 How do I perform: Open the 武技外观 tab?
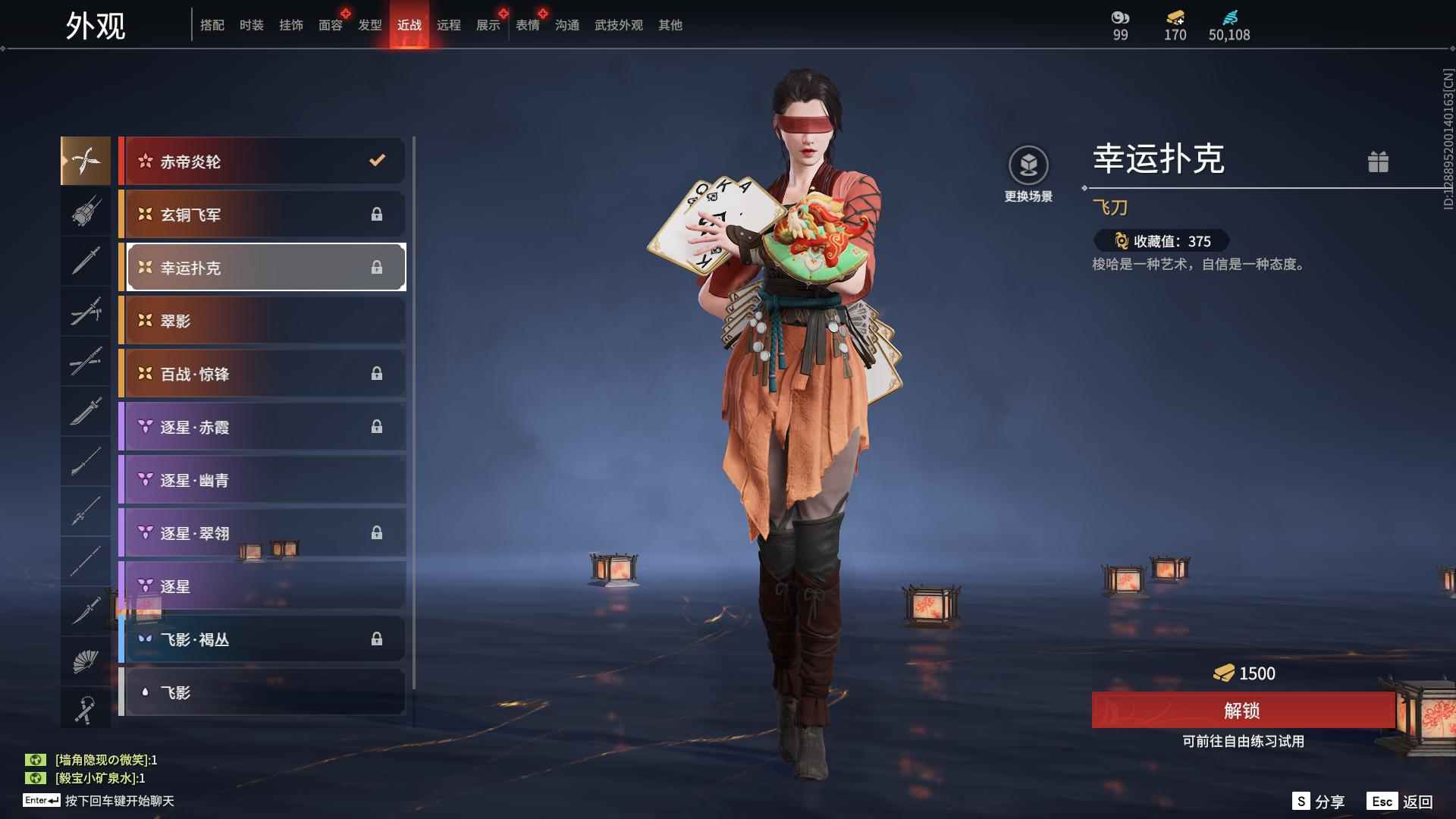tap(617, 25)
